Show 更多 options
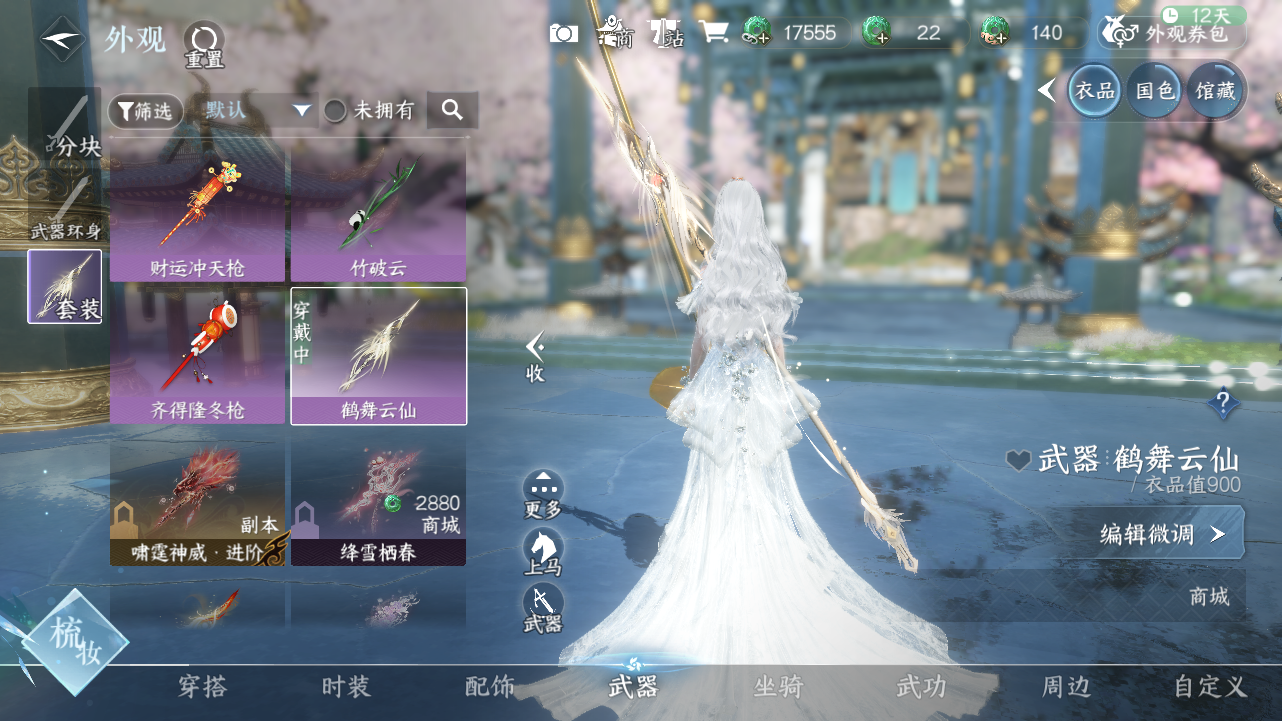The height and width of the screenshot is (721, 1282). click(543, 494)
